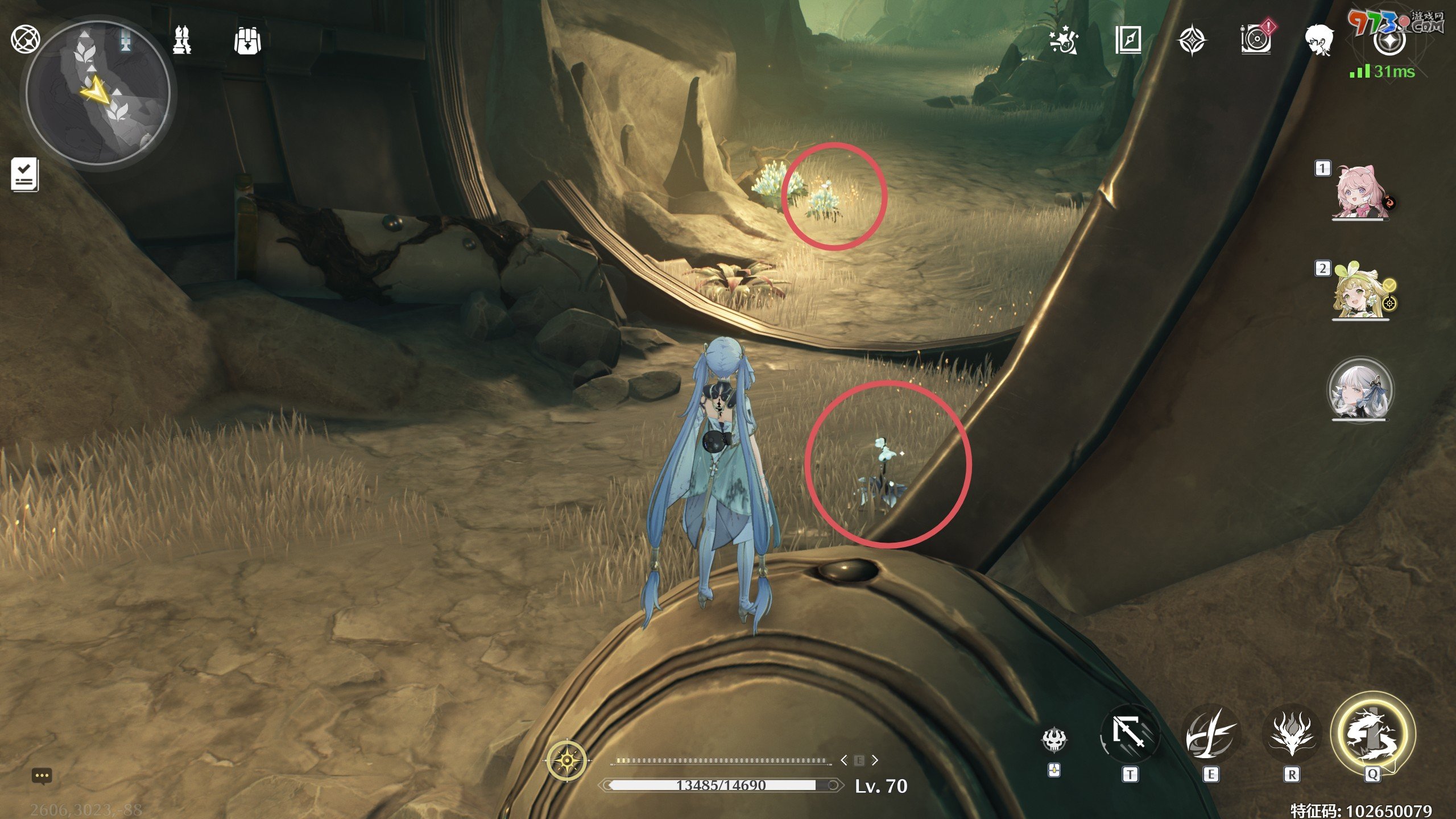The height and width of the screenshot is (819, 1456).
Task: Open the quest checklist icon
Action: coord(24,174)
